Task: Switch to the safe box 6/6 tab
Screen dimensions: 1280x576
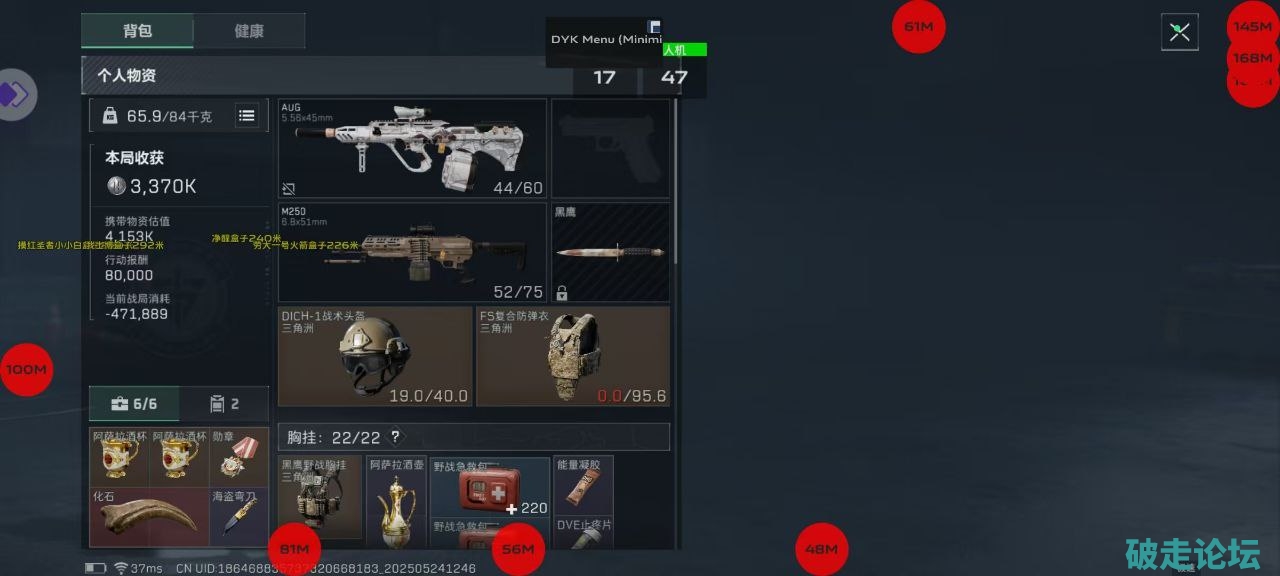Action: point(134,404)
